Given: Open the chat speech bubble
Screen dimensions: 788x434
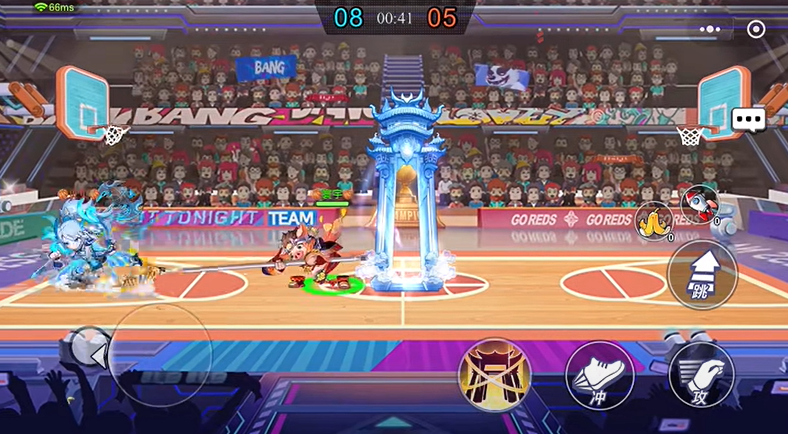Looking at the screenshot, I should [748, 120].
